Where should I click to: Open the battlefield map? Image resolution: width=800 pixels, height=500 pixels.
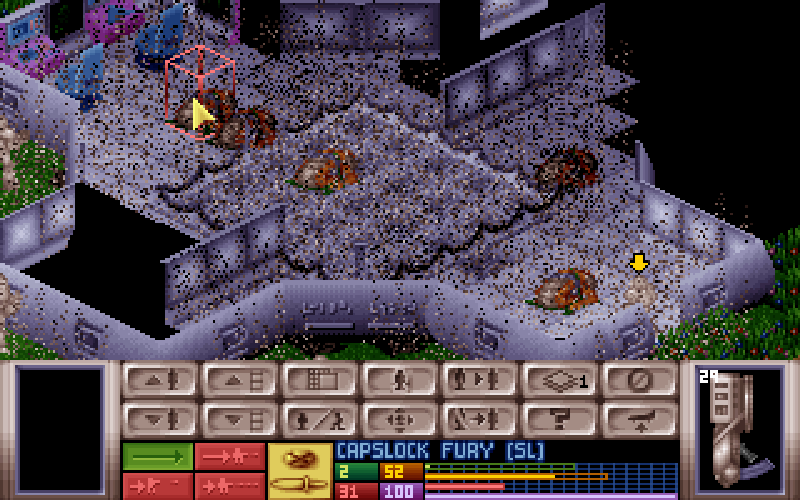pyautogui.click(x=319, y=381)
